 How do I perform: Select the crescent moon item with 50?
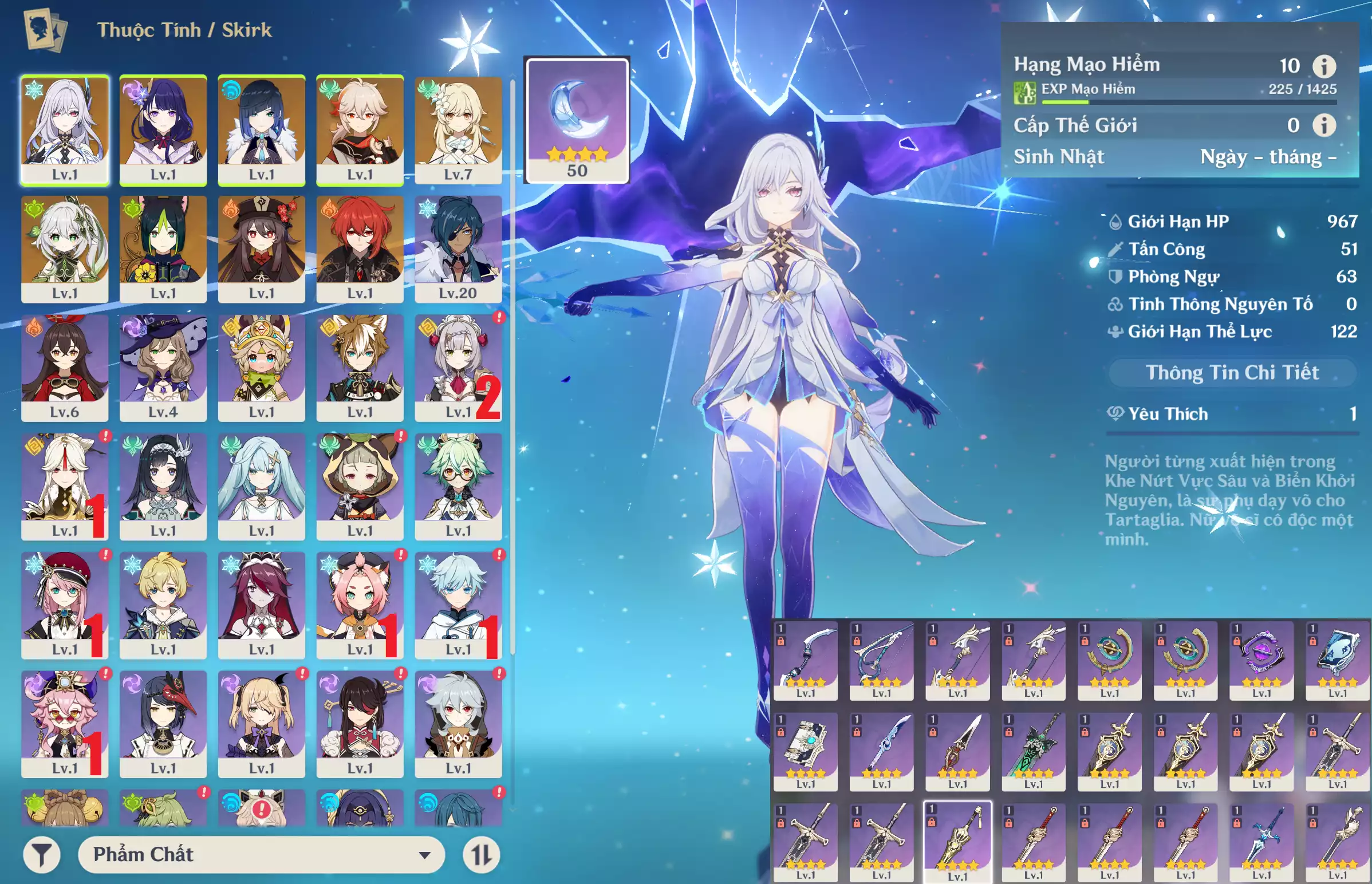pos(577,120)
